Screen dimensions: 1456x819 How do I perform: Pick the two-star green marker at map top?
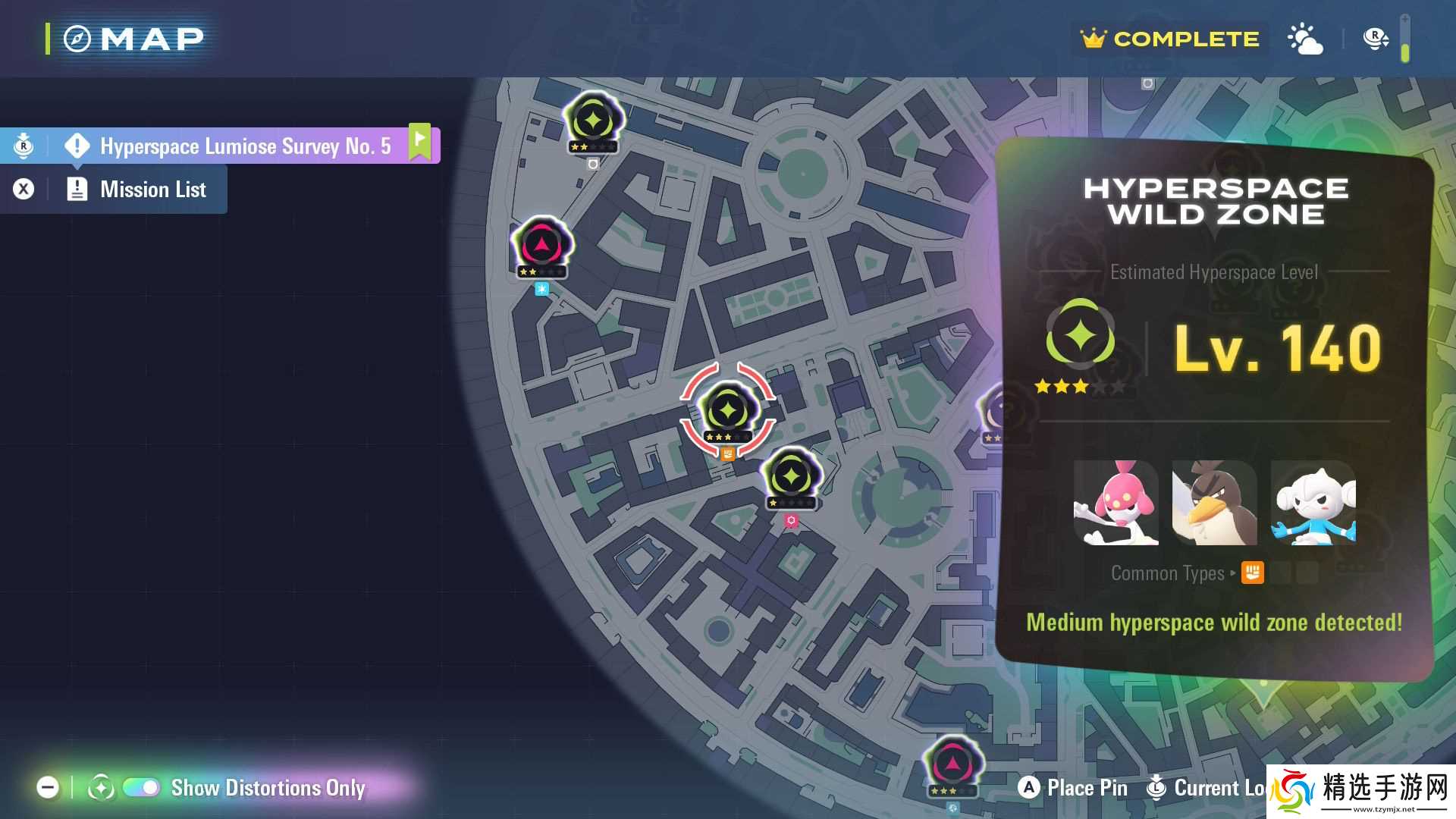tap(593, 121)
